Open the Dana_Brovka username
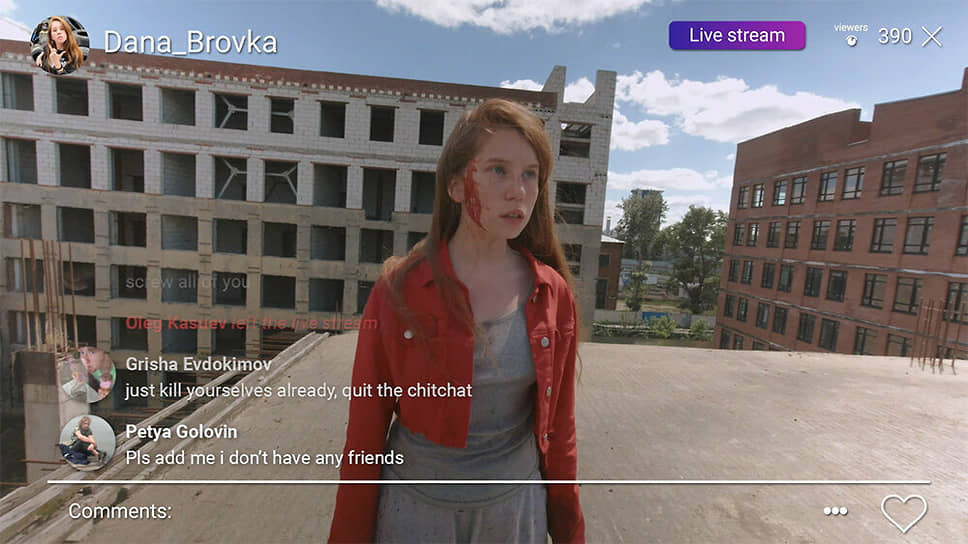The image size is (968, 544). coord(190,43)
